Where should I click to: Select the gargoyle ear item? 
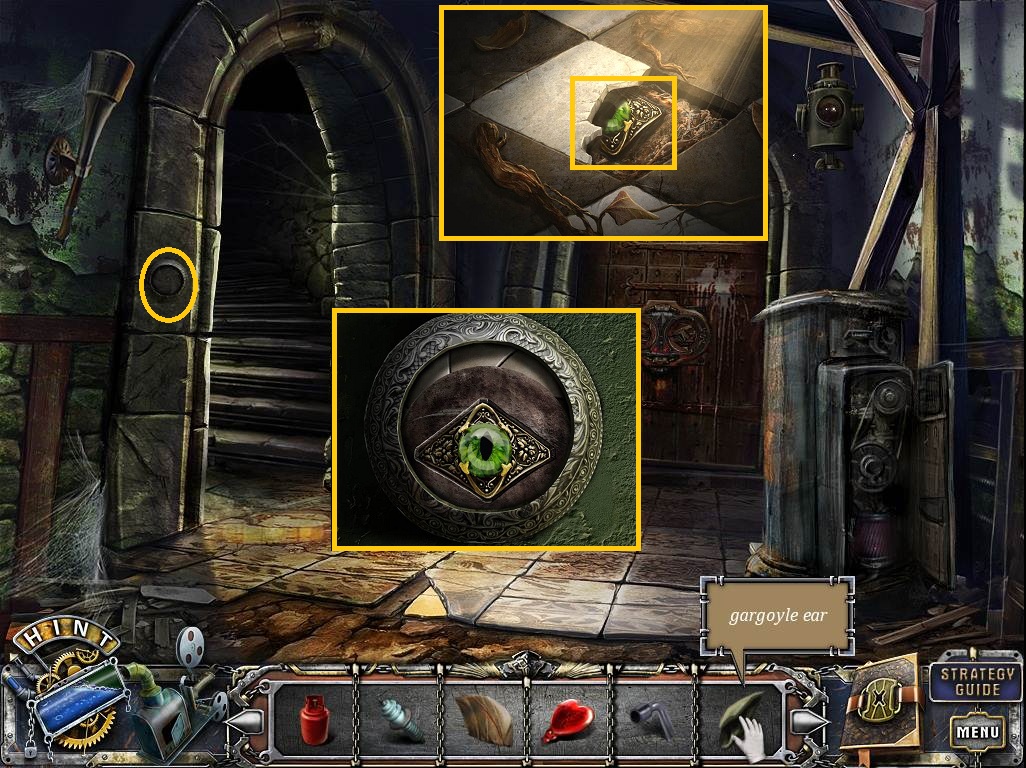tap(737, 717)
